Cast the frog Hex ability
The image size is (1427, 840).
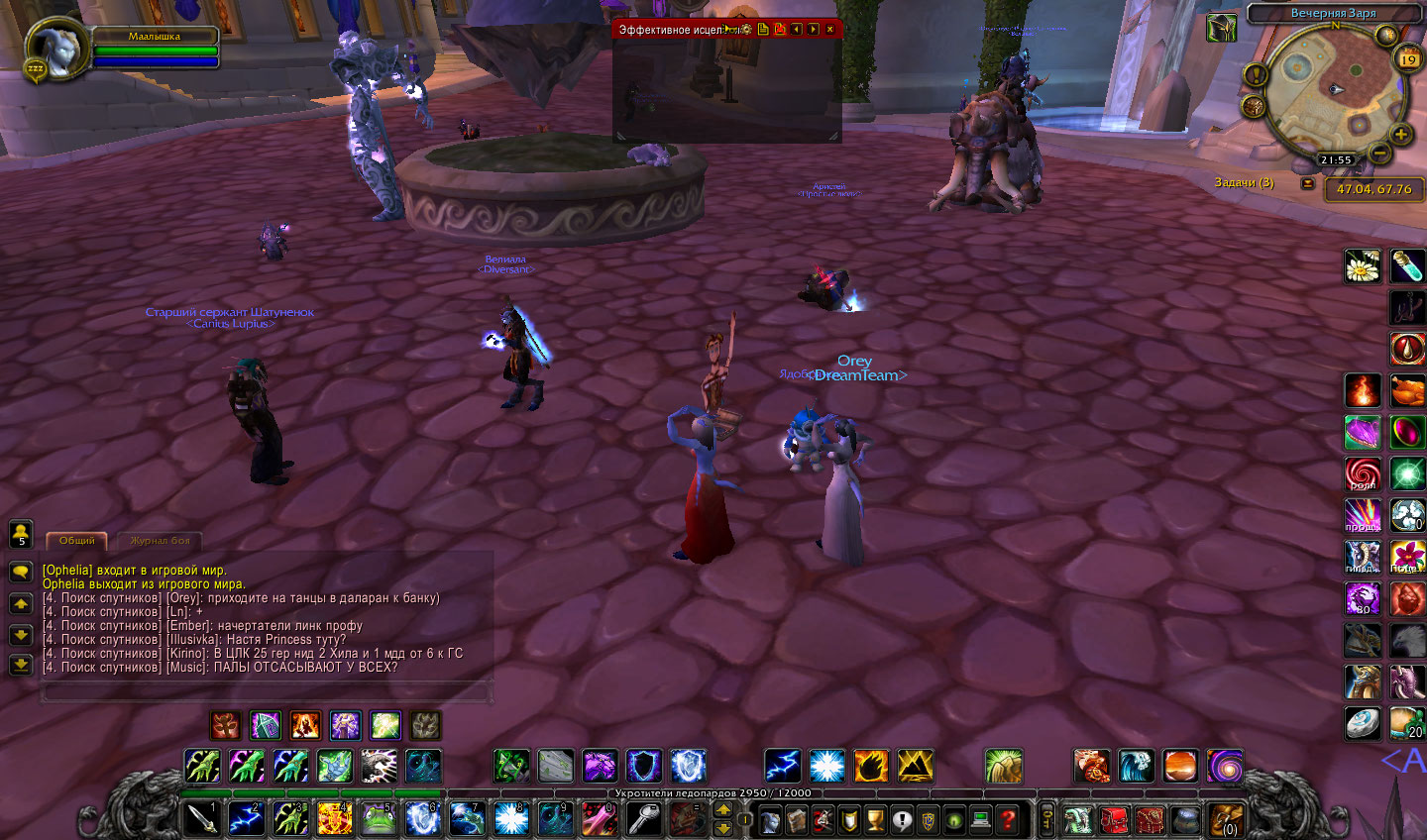click(378, 819)
